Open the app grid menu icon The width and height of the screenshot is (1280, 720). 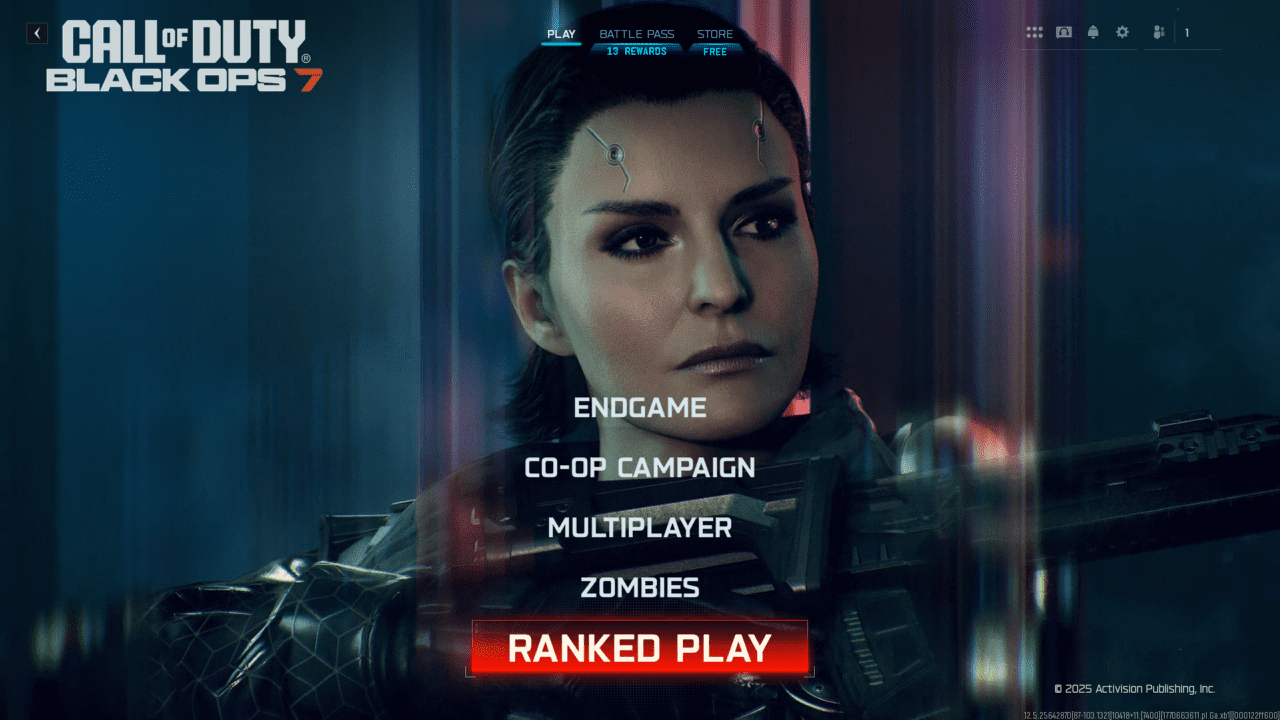1035,32
